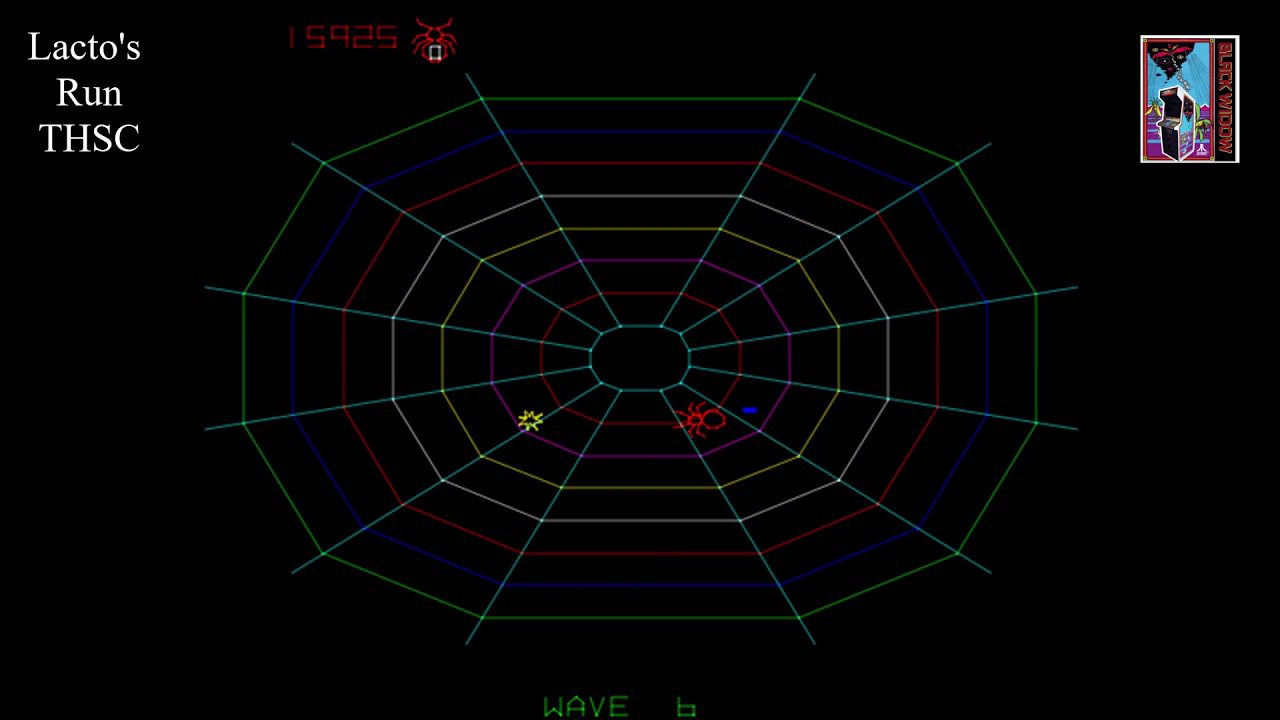Click the blue bullet near the spider
This screenshot has width=1280, height=720.
tap(752, 409)
